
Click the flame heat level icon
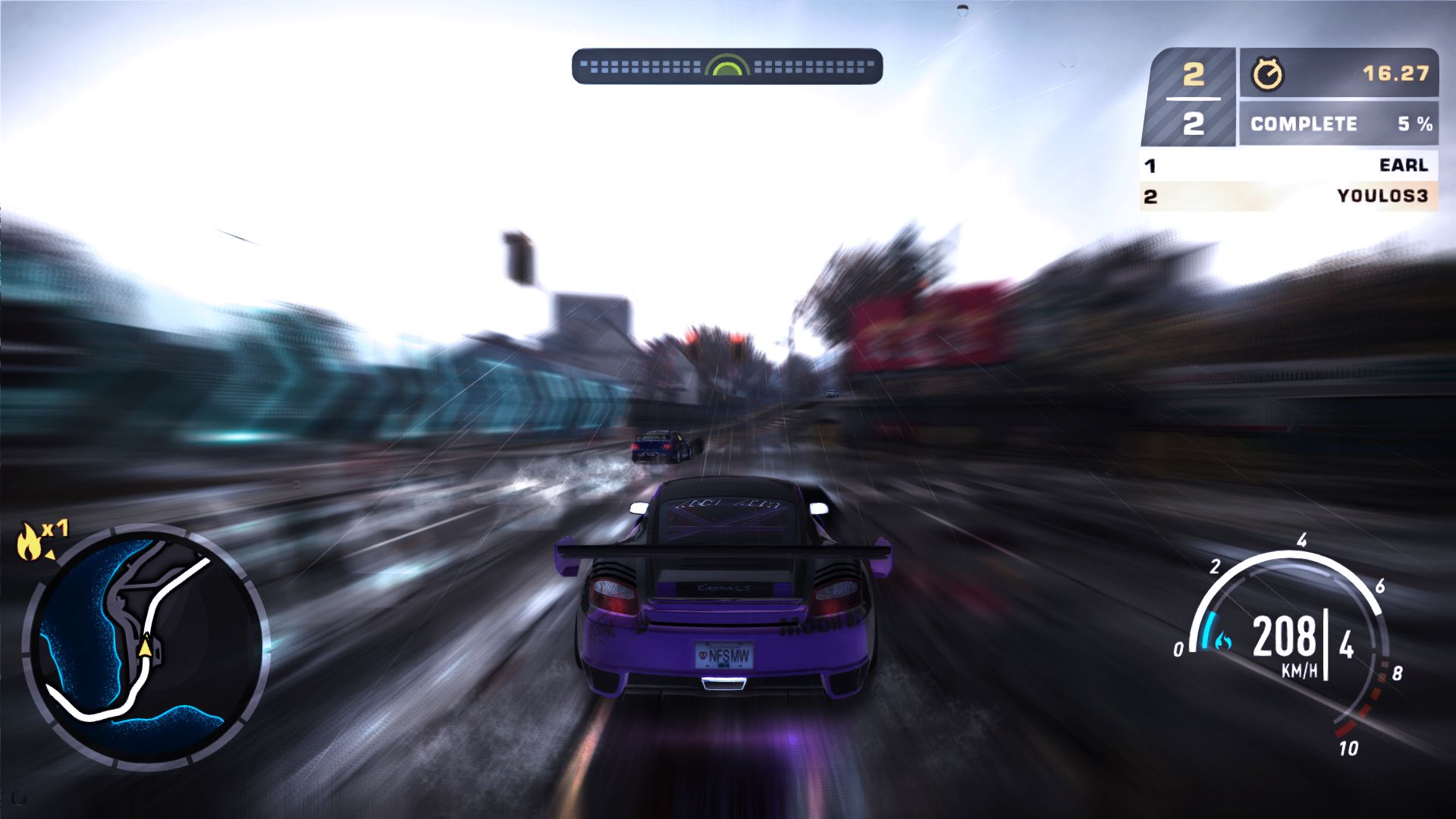click(x=30, y=541)
